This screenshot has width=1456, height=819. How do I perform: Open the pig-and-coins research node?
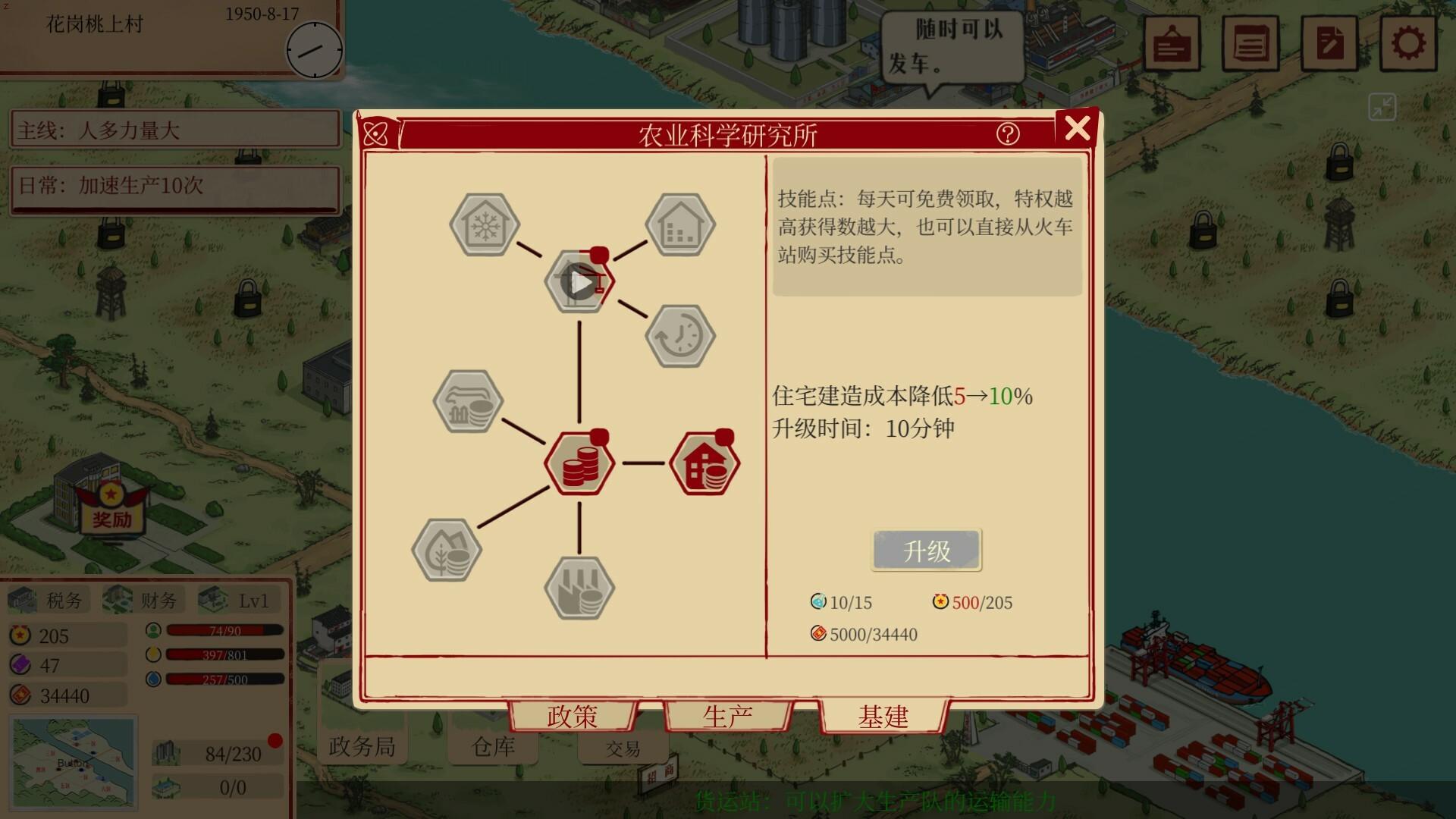tap(467, 402)
